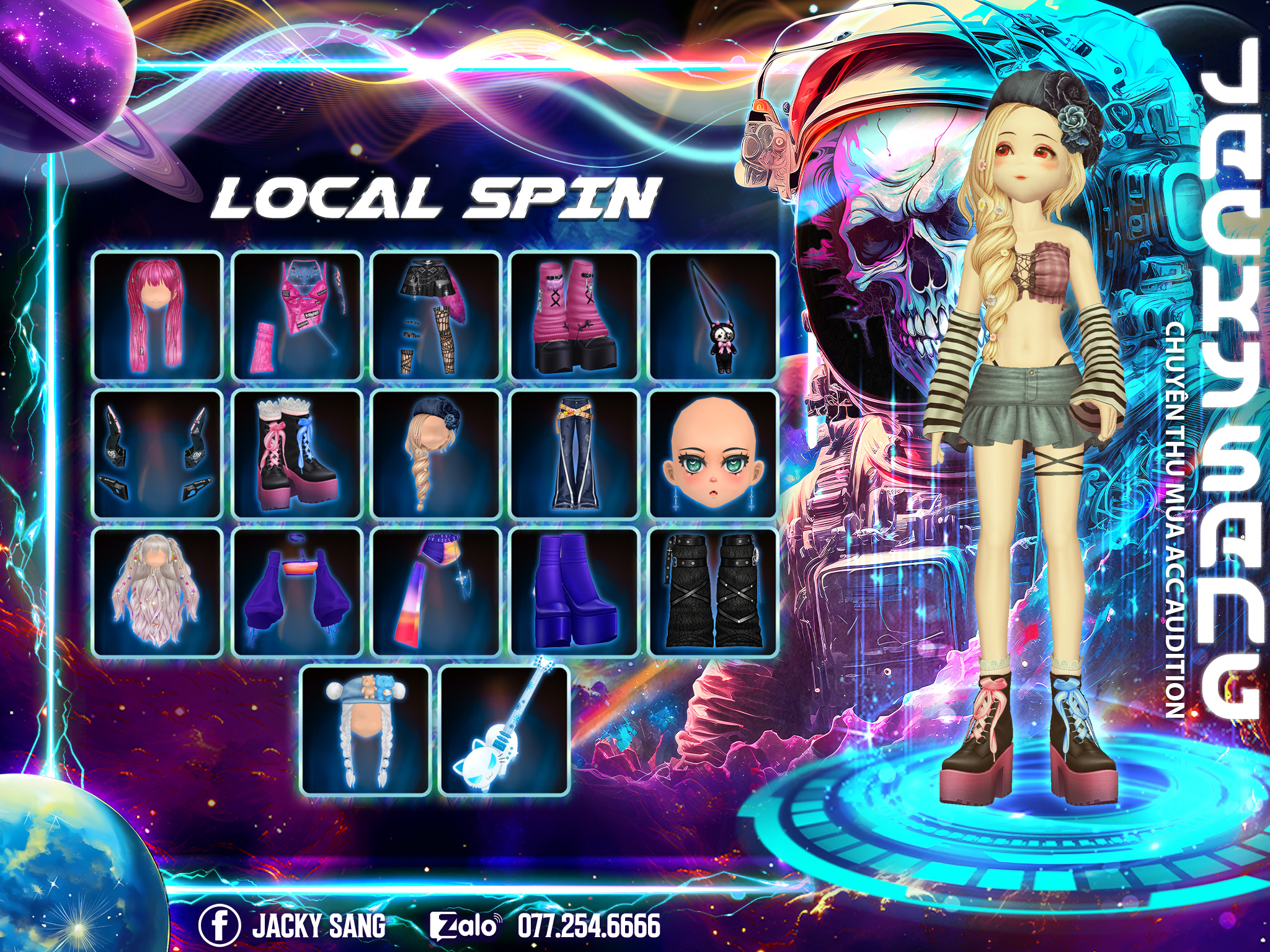Select the black skirt with fishnet stockings
The width and height of the screenshot is (1270, 952).
(x=436, y=315)
